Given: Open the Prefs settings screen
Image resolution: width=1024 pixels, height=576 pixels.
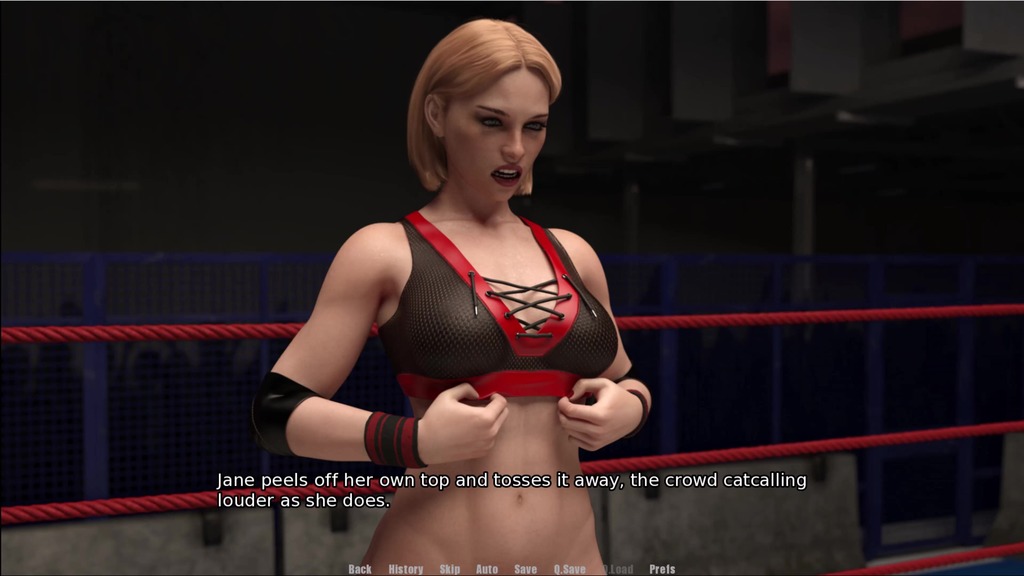Looking at the screenshot, I should click(662, 569).
